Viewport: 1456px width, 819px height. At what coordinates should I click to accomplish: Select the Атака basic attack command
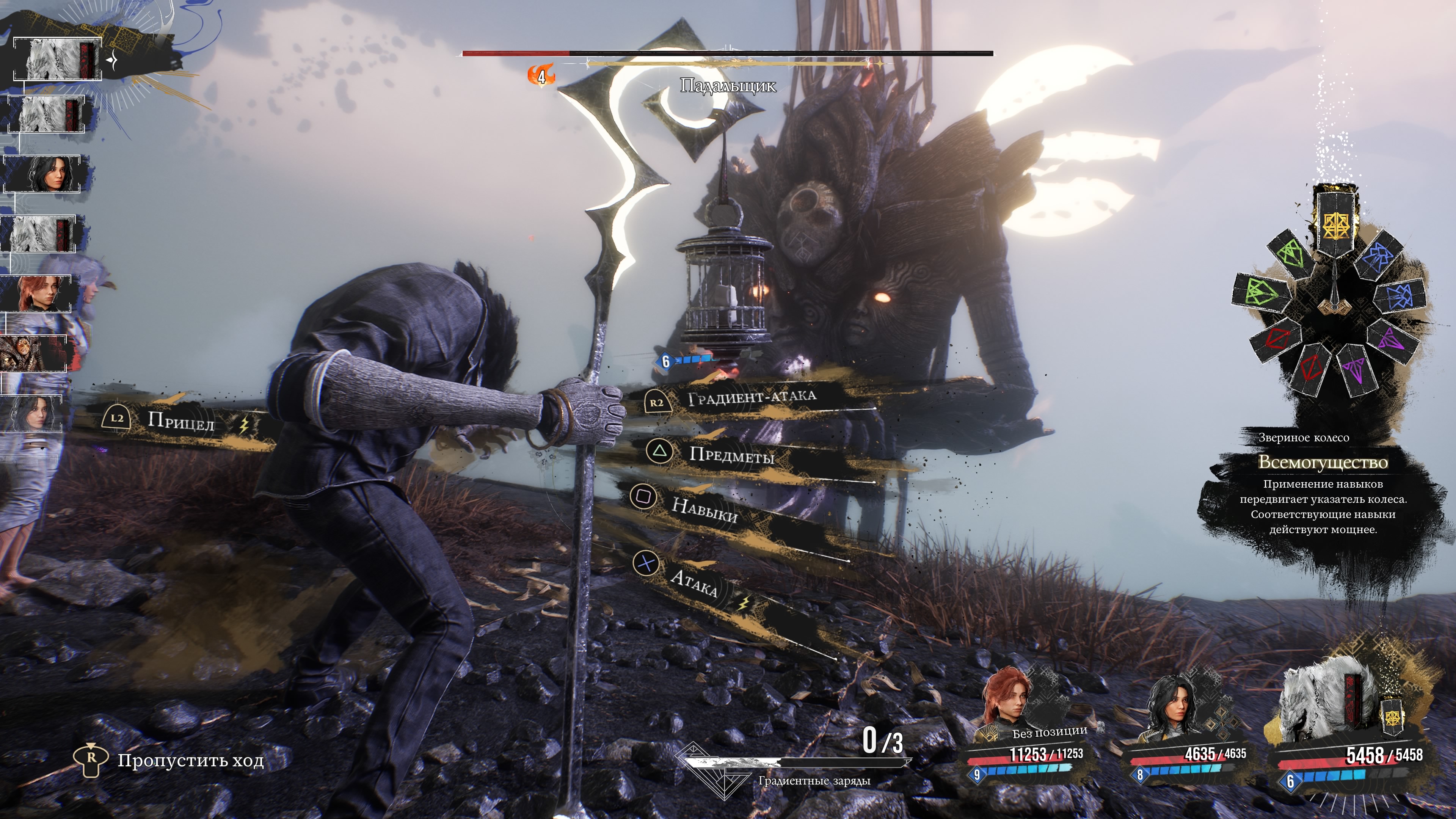pyautogui.click(x=693, y=582)
